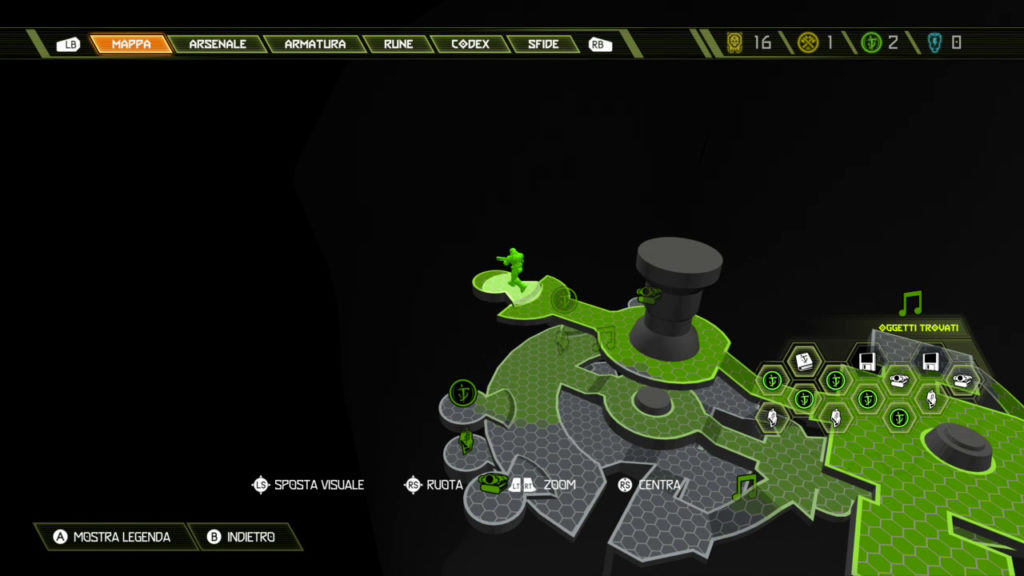Show the Codex tab
Screen dimensions: 1024x576
[469, 44]
